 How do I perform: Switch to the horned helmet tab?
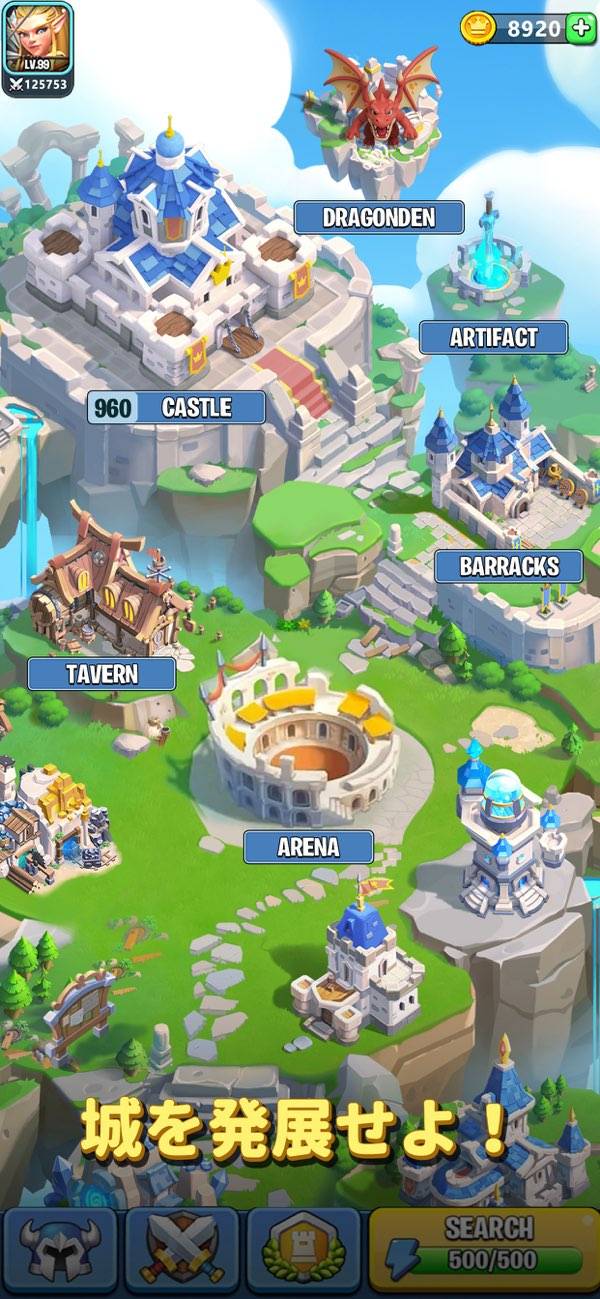pos(59,1250)
